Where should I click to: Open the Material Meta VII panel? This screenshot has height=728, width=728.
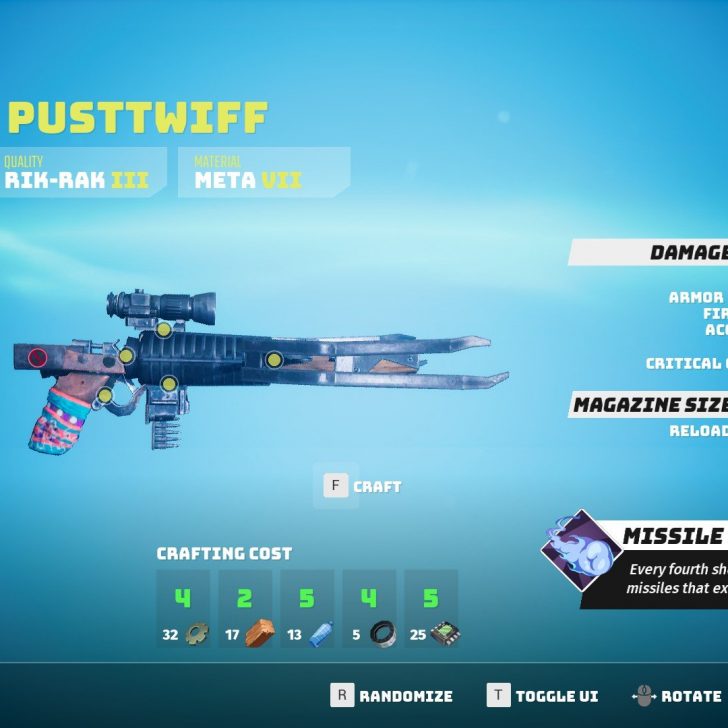[263, 172]
